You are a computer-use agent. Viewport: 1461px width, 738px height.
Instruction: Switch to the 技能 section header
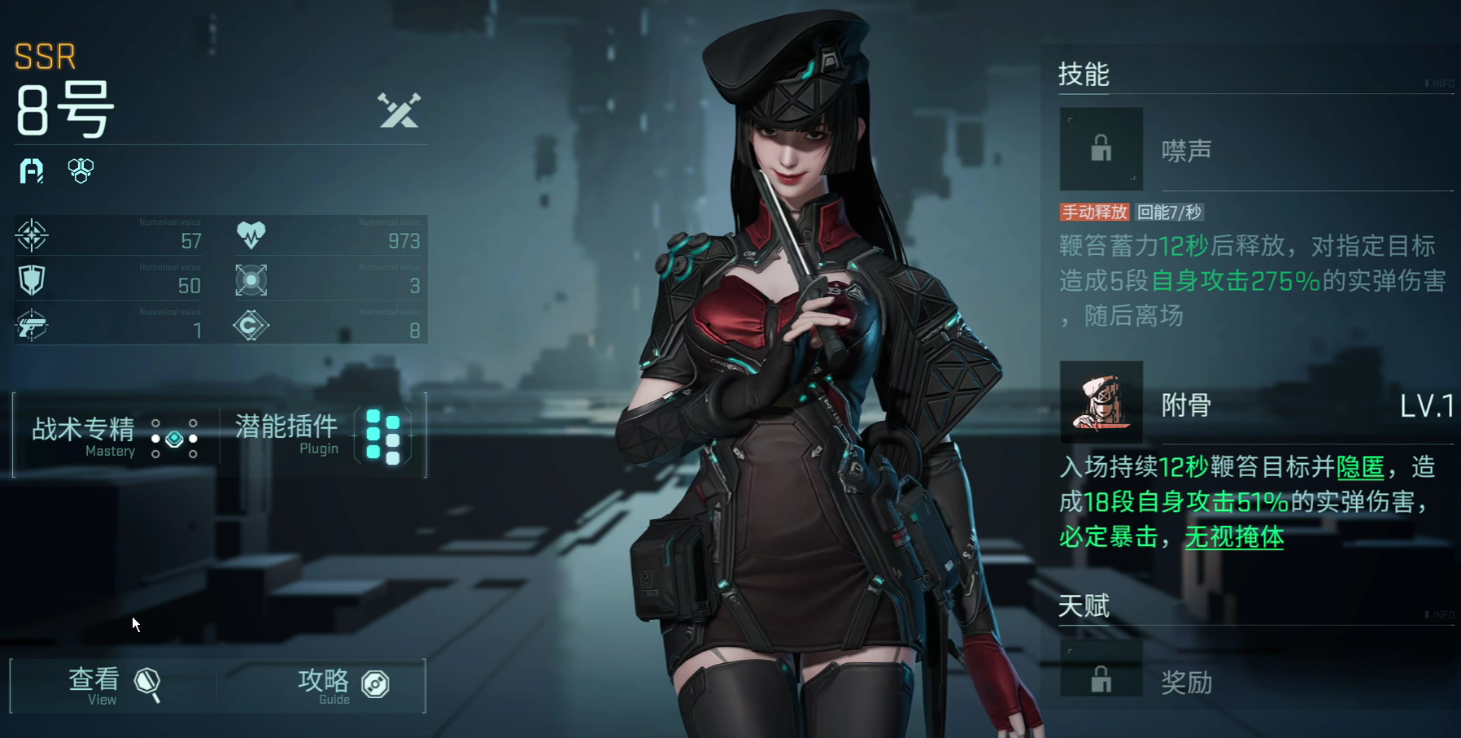[x=1083, y=75]
